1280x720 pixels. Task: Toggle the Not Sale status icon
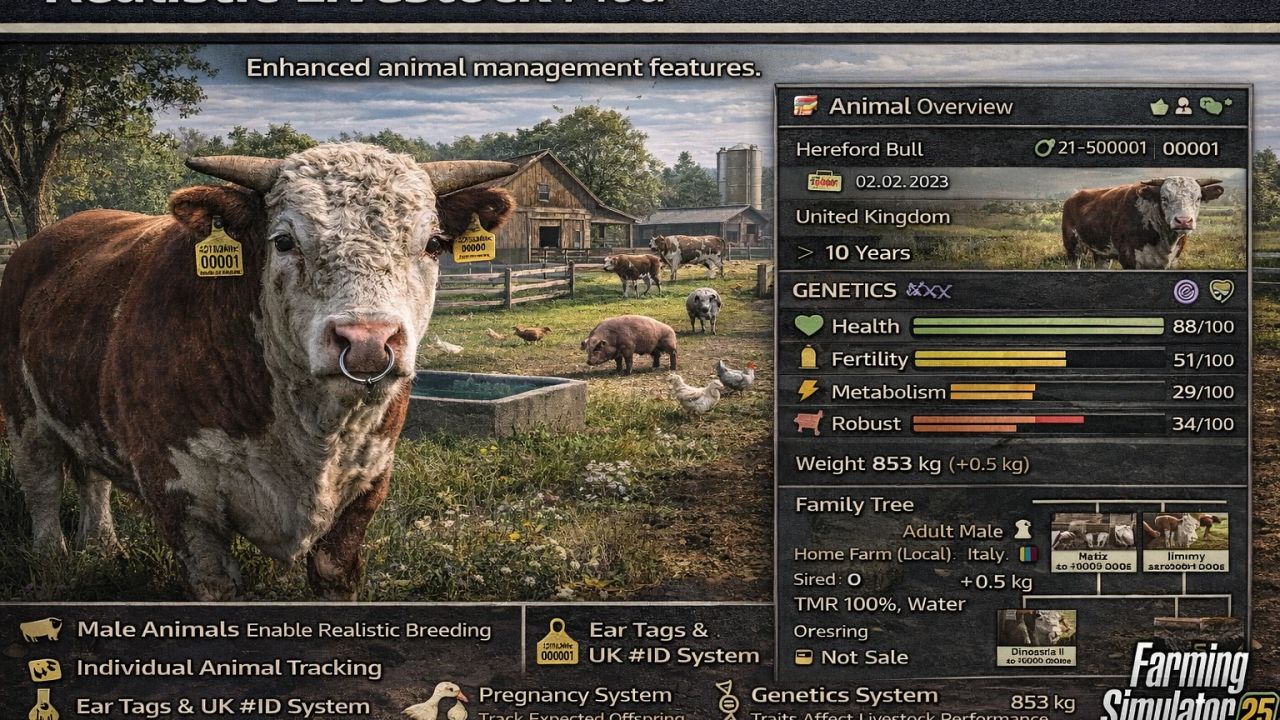tap(802, 657)
